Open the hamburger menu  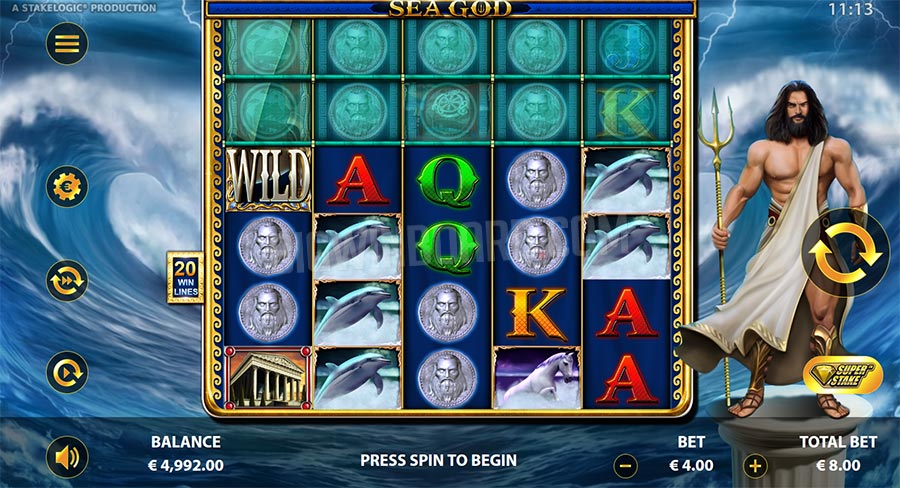(67, 43)
